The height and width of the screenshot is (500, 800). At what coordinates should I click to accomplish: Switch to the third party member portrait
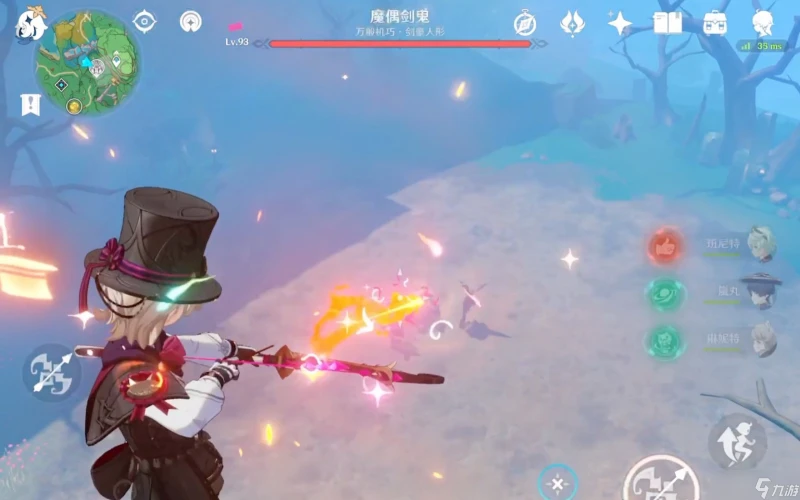(x=762, y=339)
